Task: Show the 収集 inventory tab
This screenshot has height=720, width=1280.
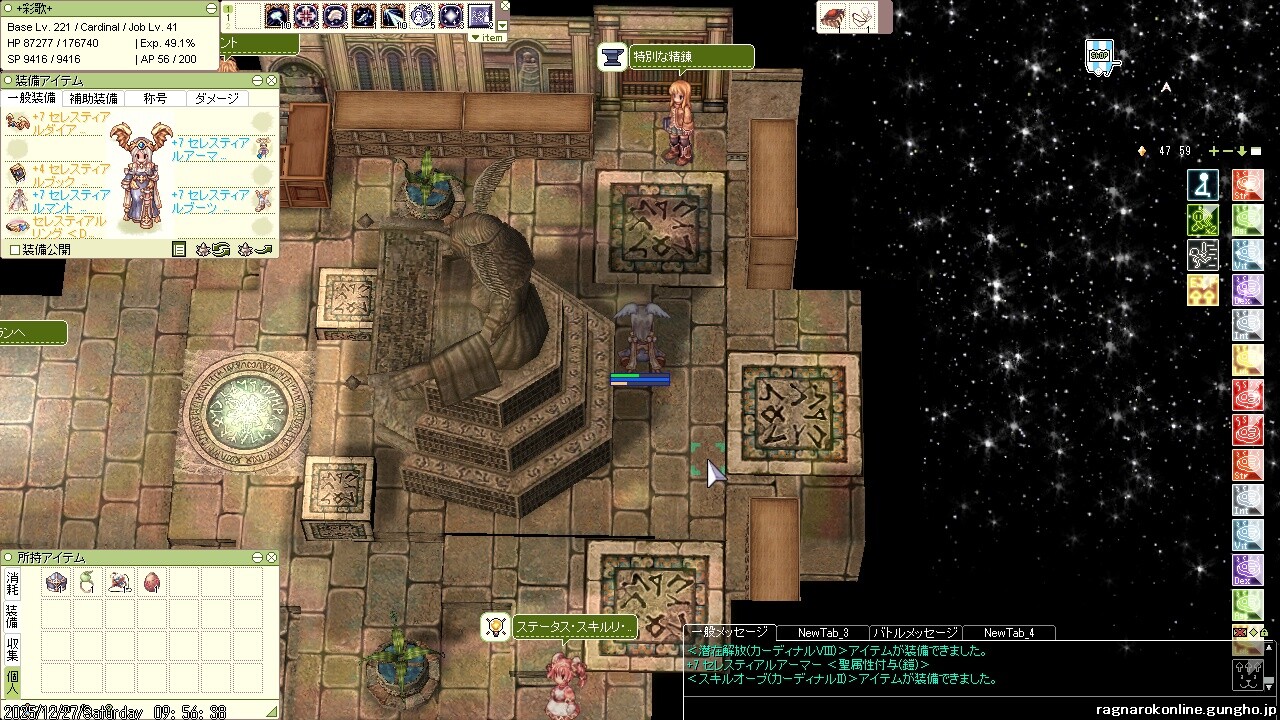Action: (x=12, y=647)
